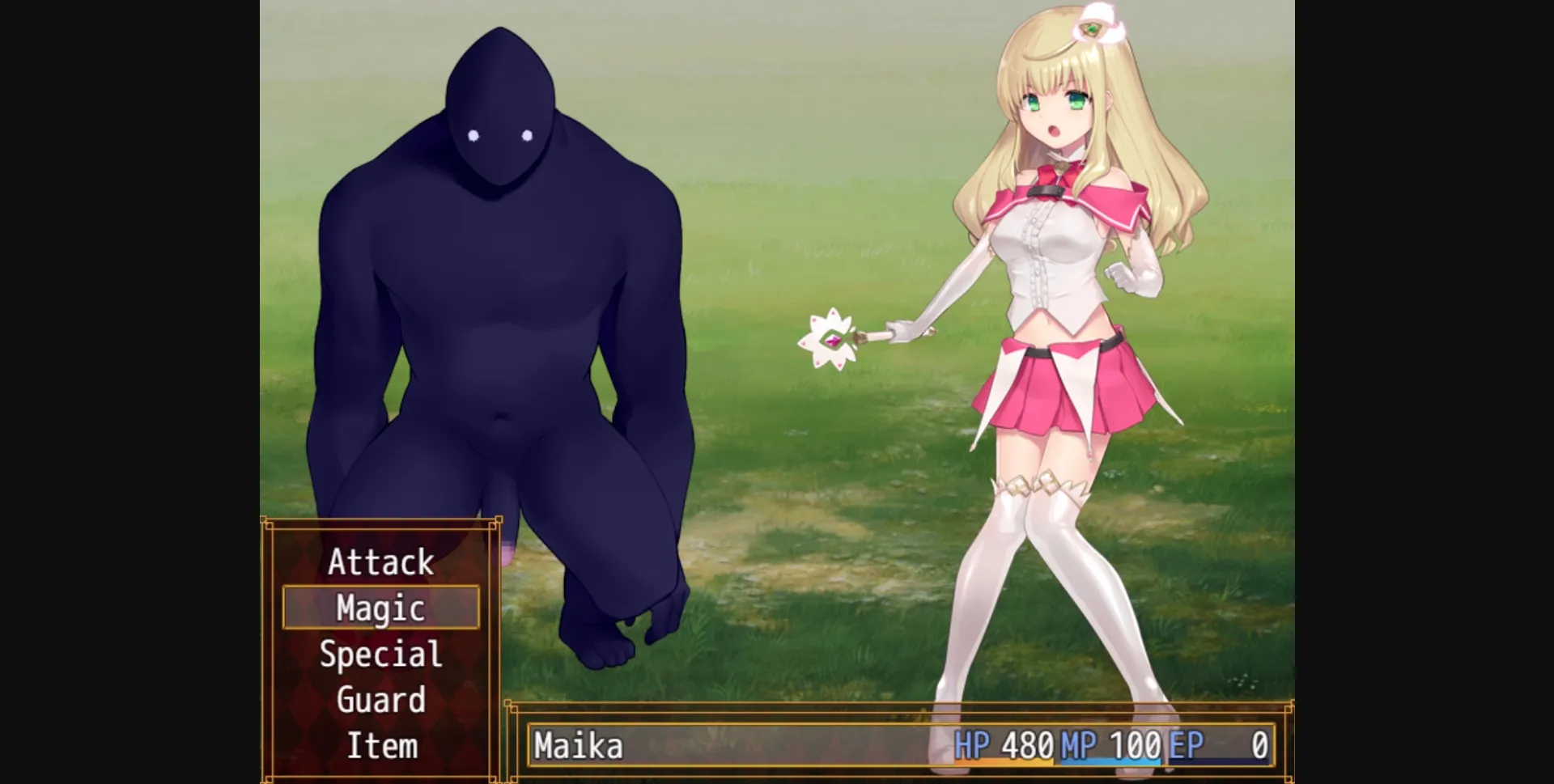The image size is (1554, 784).
Task: Open the Item command
Action: click(380, 746)
